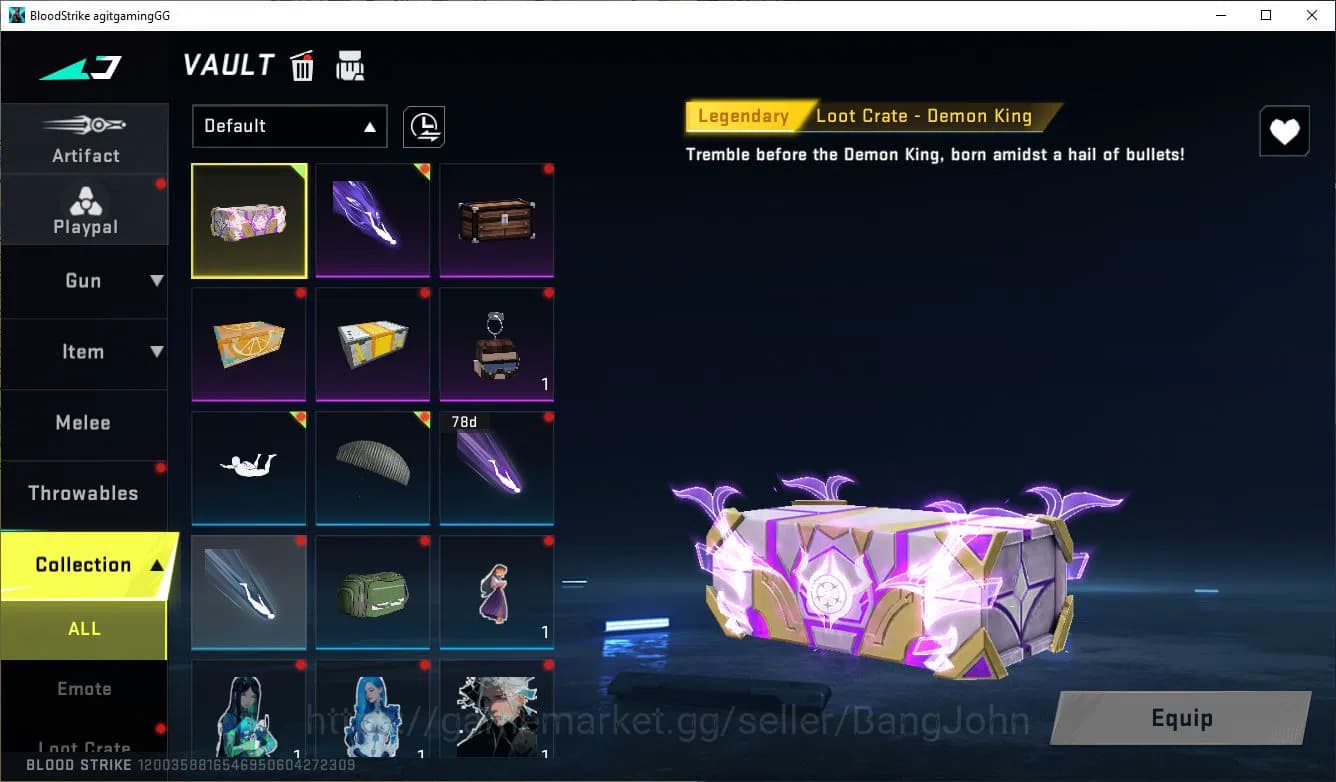Screen dimensions: 1336x782
Task: Click the history clock icon near Default filter
Action: pos(423,126)
